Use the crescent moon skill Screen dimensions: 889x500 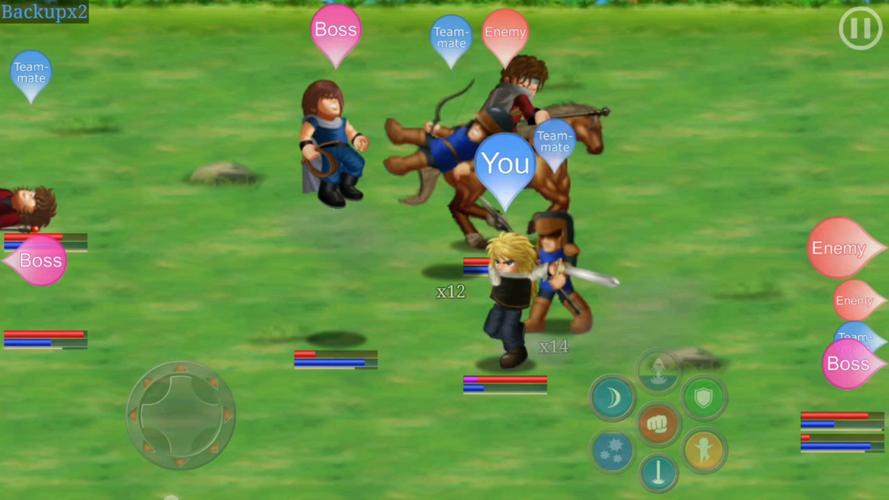tap(612, 398)
